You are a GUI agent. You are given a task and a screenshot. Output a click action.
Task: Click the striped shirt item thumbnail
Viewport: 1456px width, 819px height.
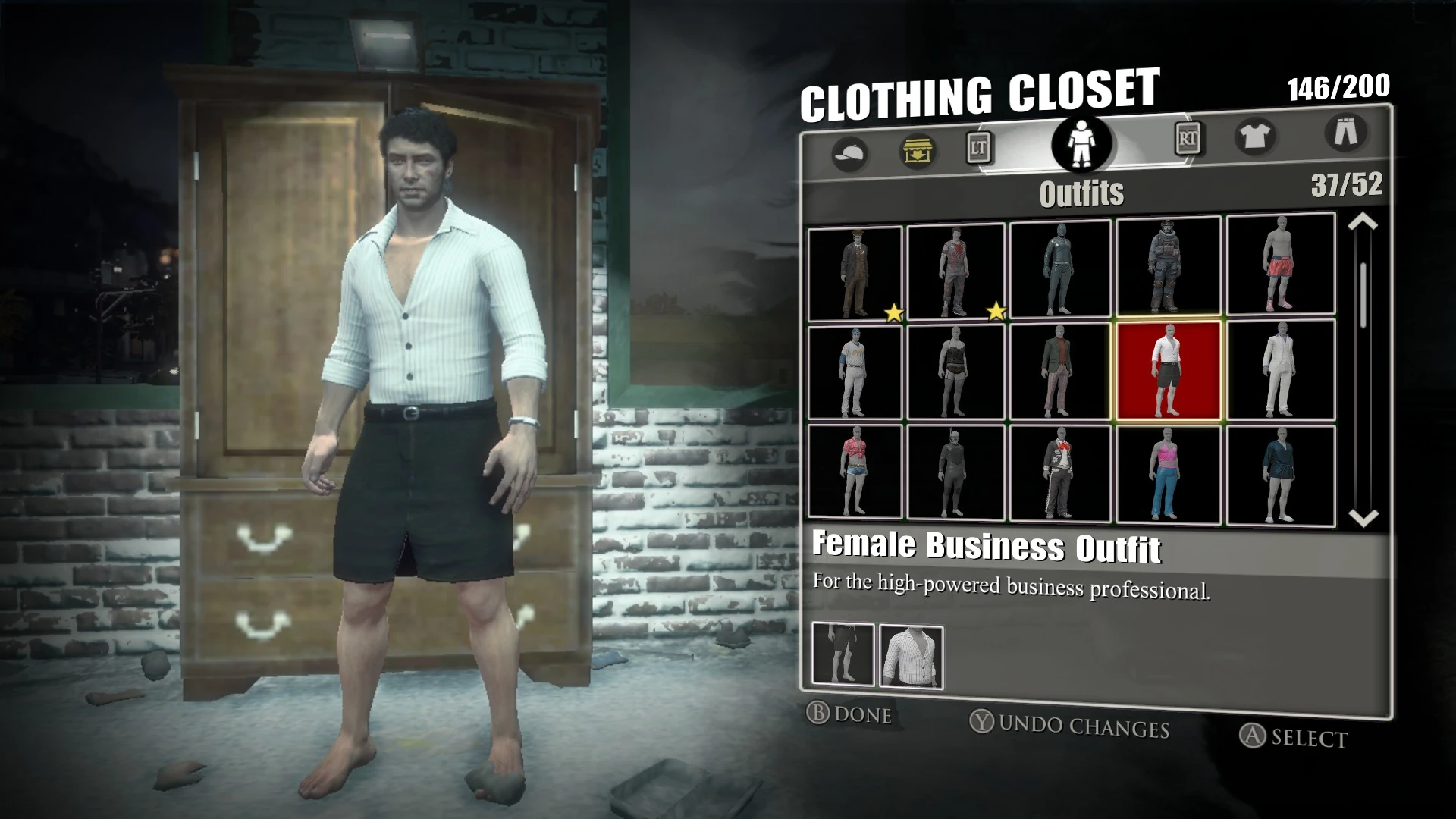pyautogui.click(x=910, y=656)
